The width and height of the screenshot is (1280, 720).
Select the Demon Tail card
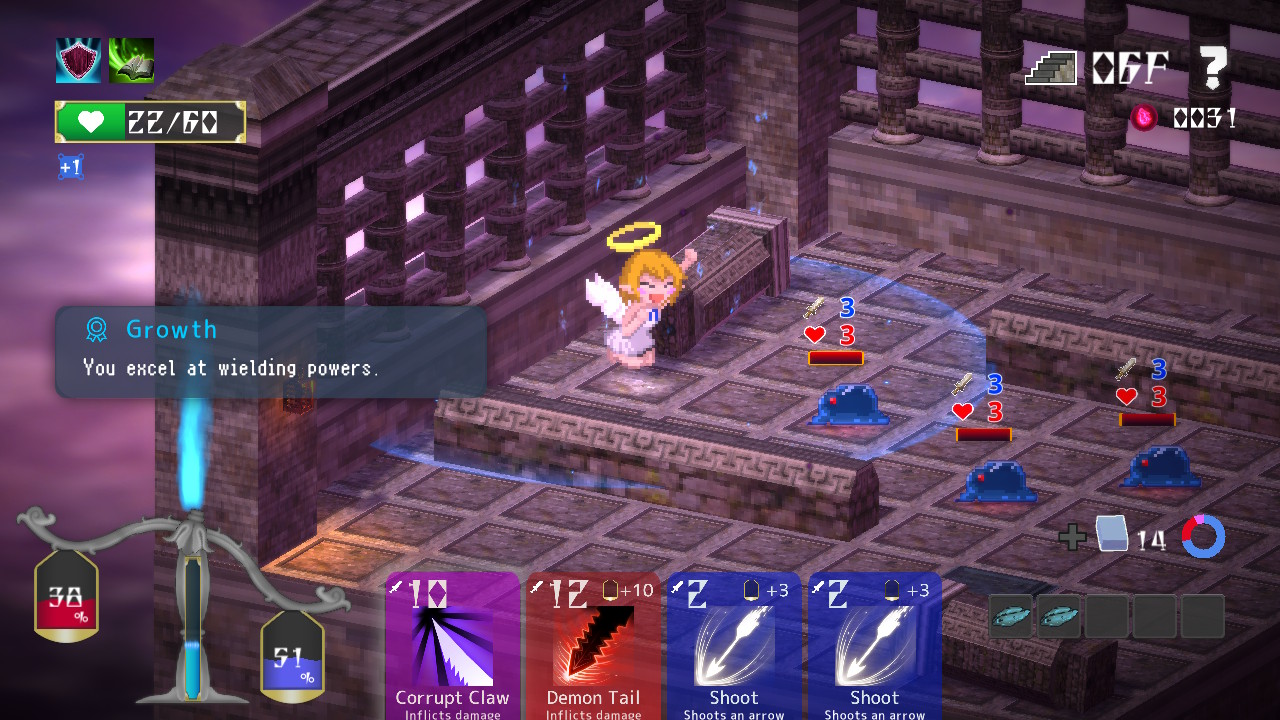[x=593, y=645]
